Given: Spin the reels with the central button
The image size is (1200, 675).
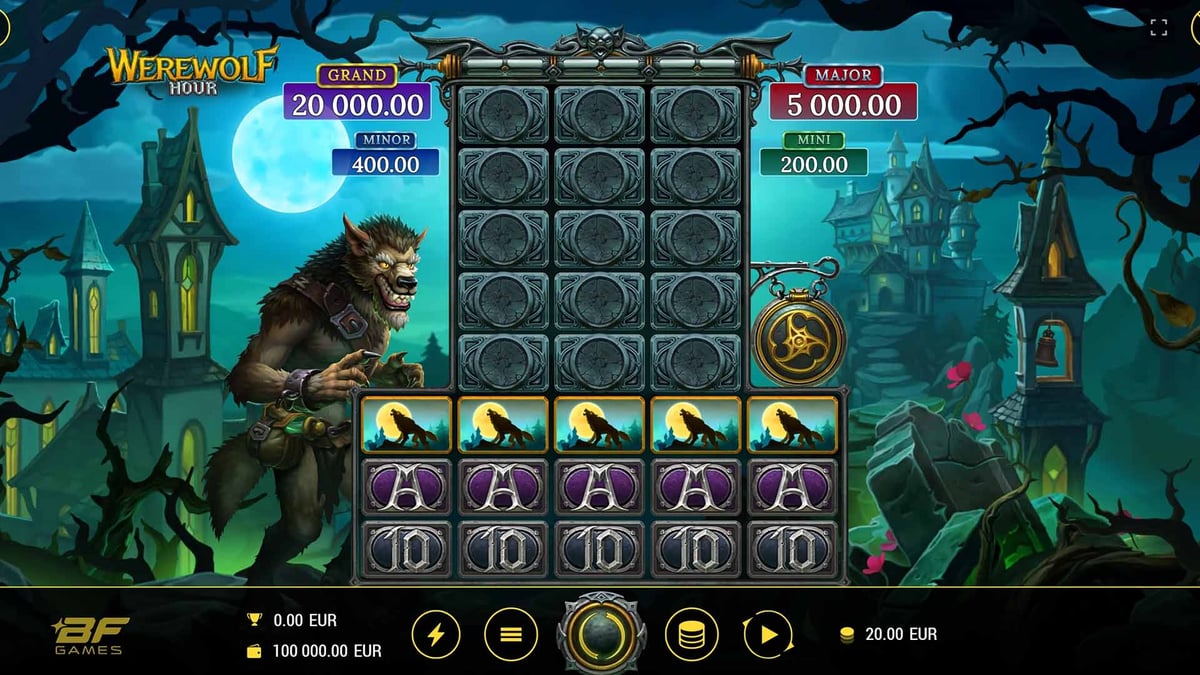Looking at the screenshot, I should point(601,634).
